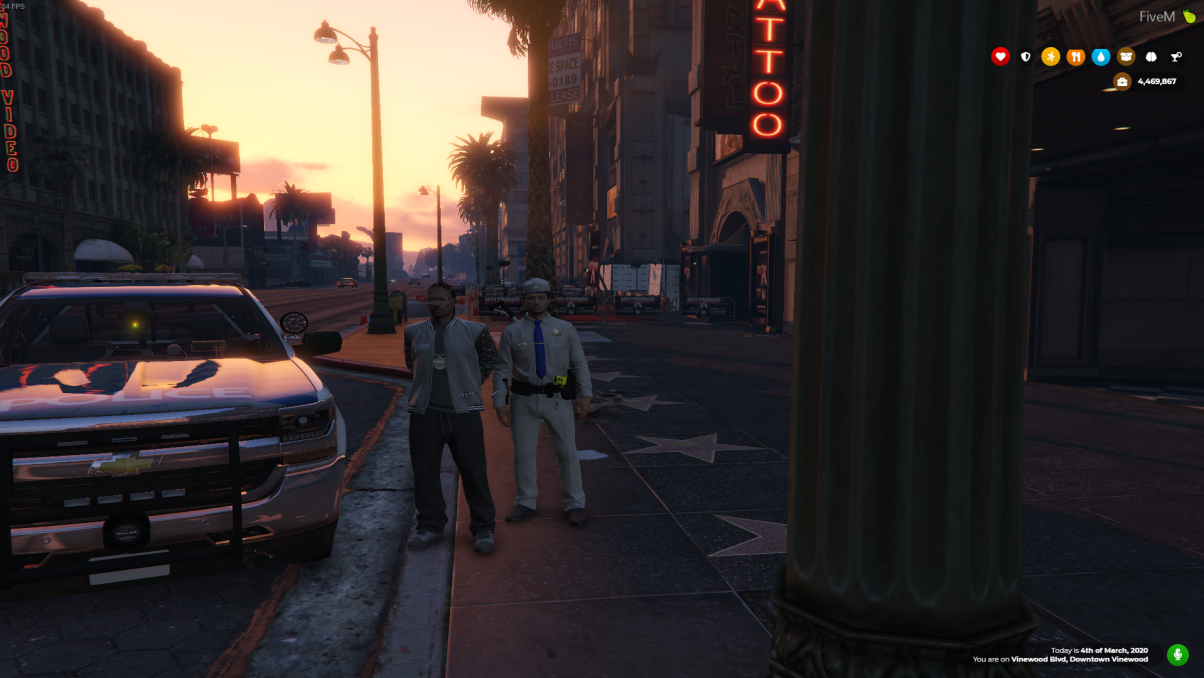
Task: Click the red heart health icon
Action: 1000,57
